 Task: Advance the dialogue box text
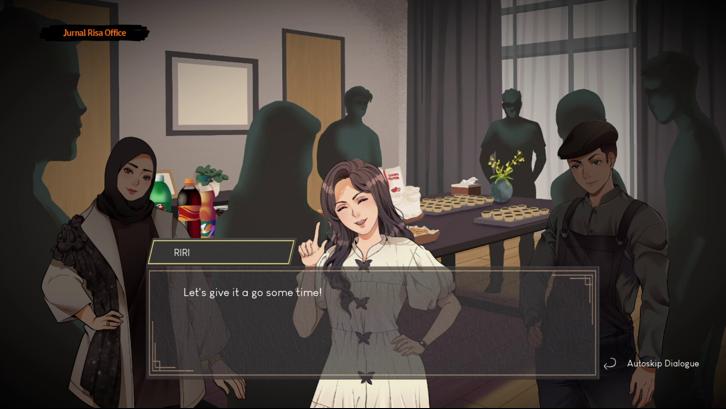[x=373, y=322]
